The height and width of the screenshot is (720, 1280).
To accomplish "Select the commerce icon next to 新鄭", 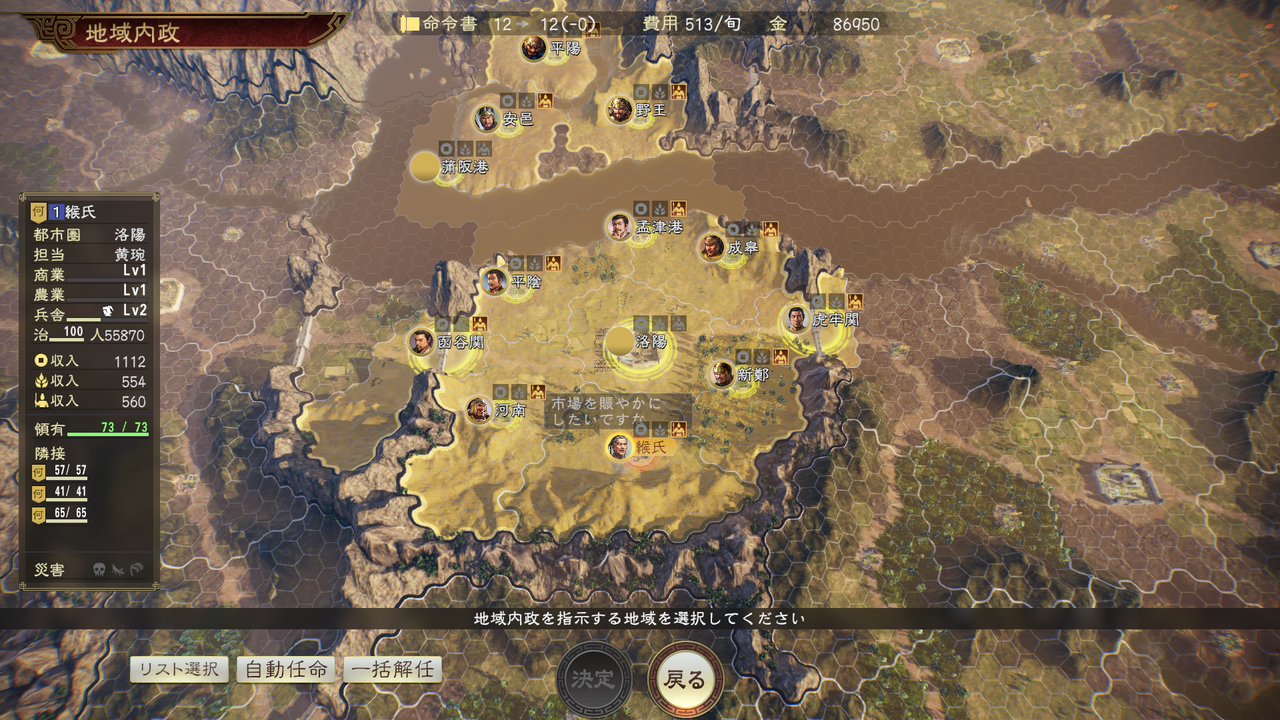I will coord(742,356).
